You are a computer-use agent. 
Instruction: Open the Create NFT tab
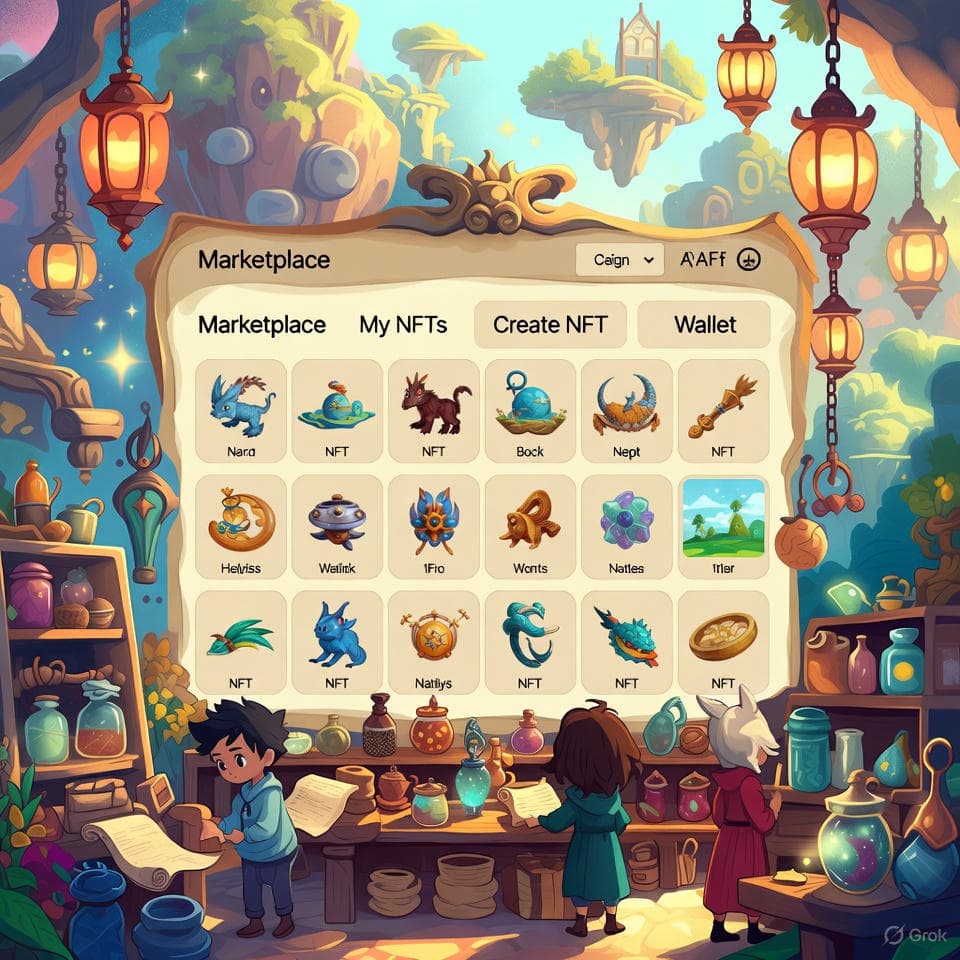(x=549, y=325)
